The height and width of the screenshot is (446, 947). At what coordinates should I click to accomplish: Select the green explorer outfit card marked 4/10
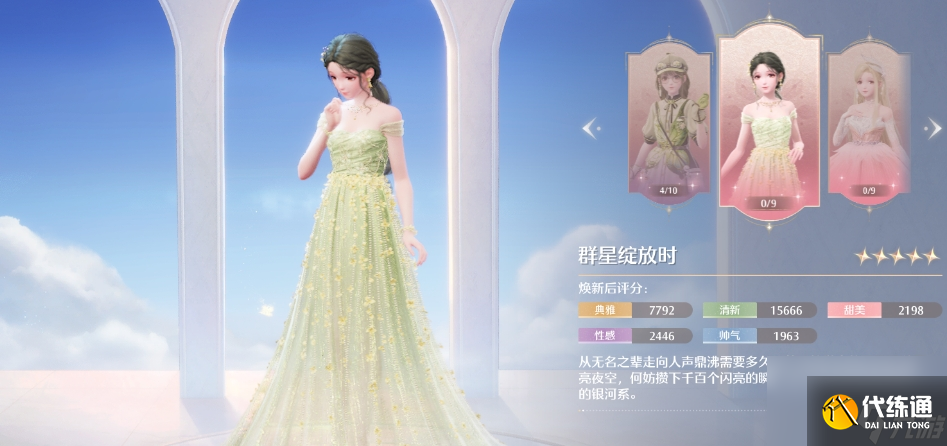pos(669,125)
